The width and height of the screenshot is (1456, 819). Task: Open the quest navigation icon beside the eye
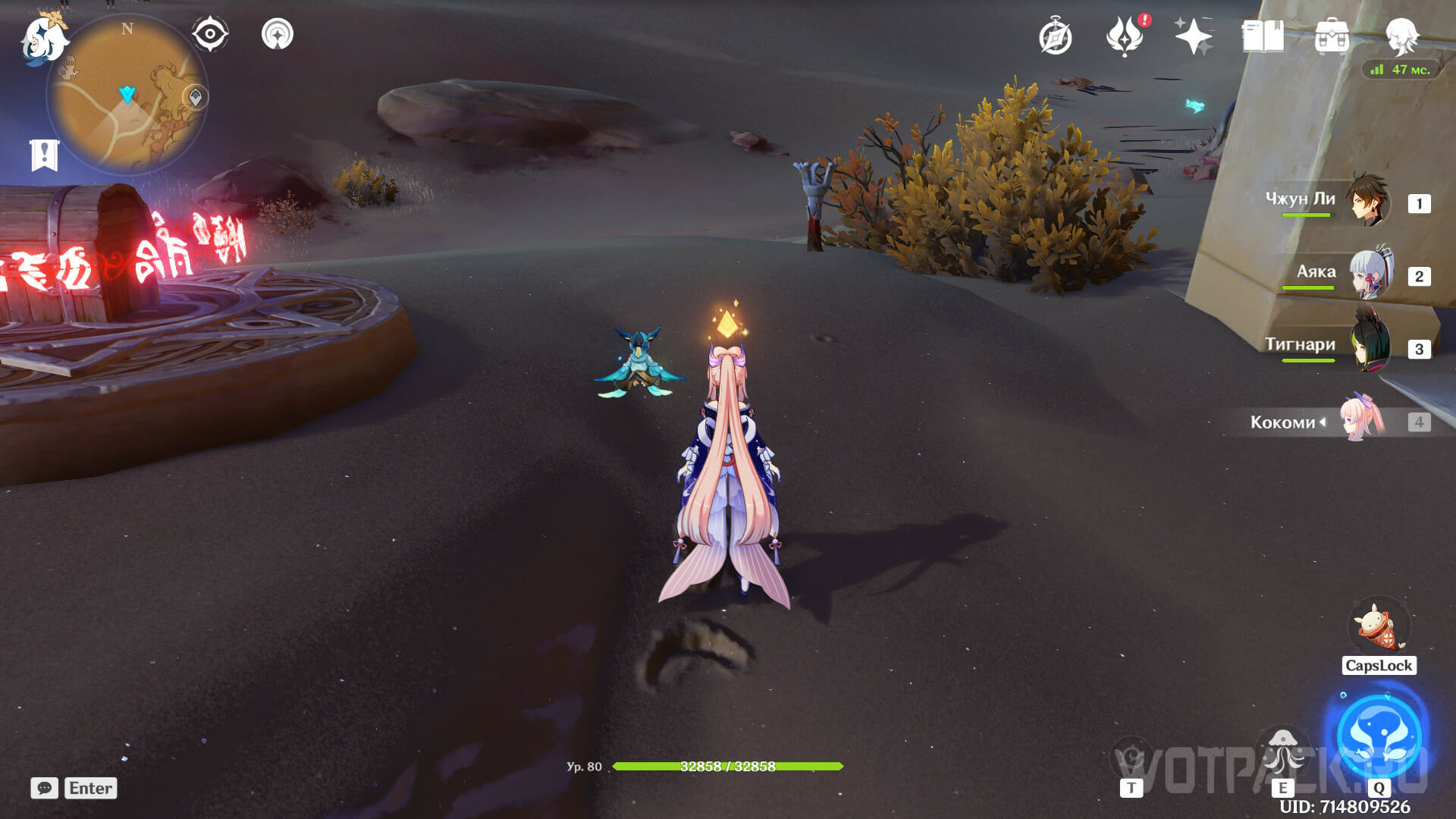pyautogui.click(x=278, y=34)
